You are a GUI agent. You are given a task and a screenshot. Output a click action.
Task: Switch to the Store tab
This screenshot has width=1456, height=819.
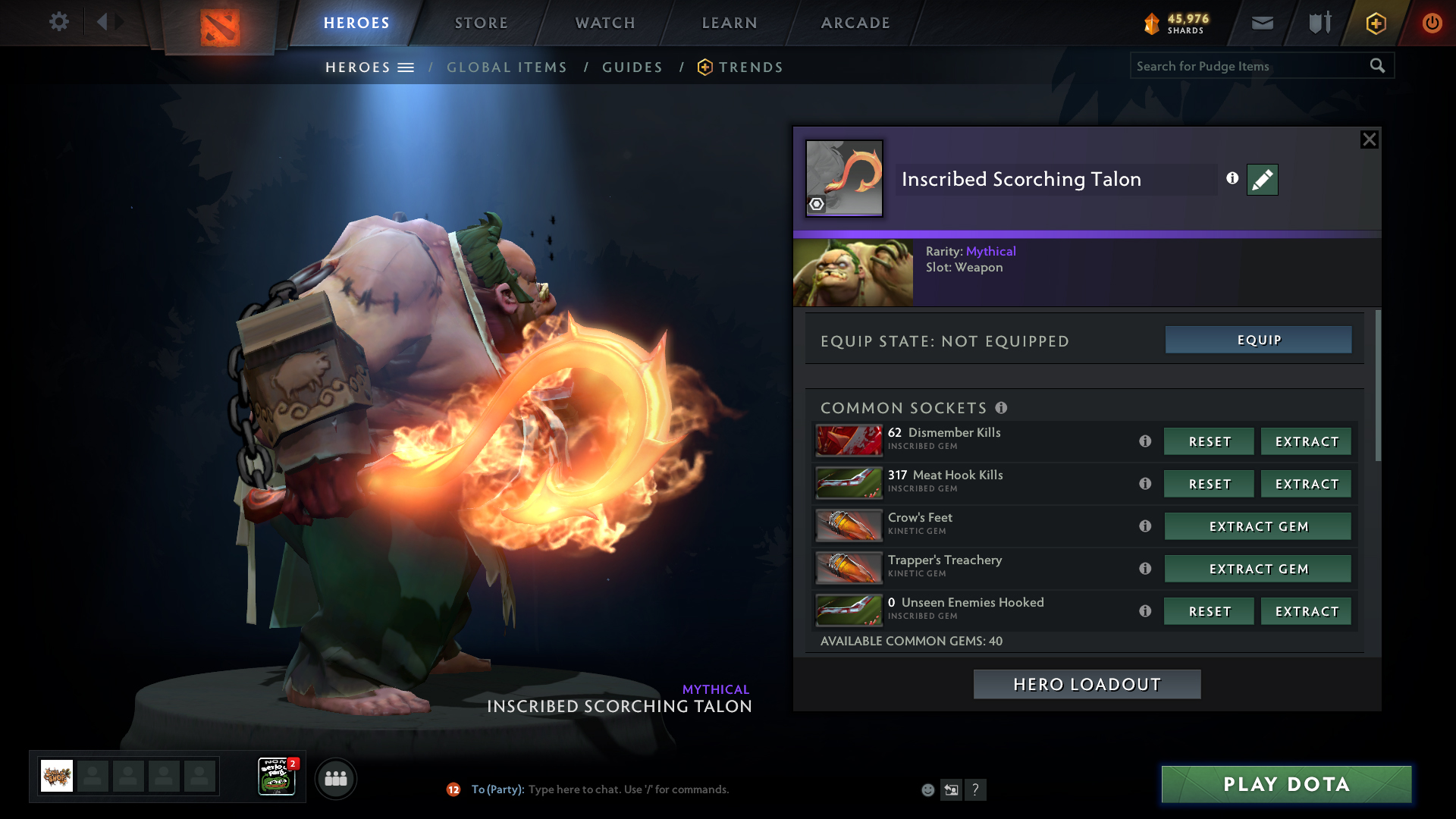[x=482, y=23]
